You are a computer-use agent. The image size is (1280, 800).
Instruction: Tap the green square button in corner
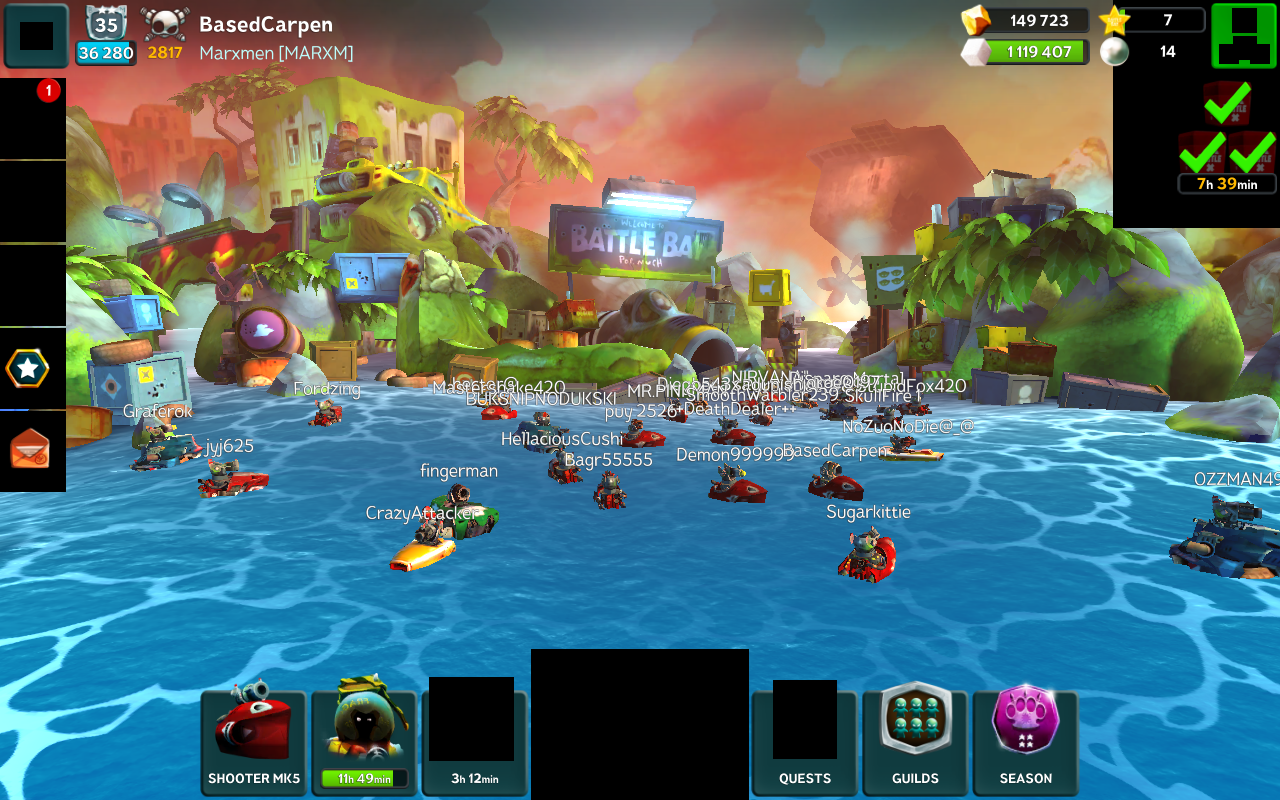tap(1243, 35)
